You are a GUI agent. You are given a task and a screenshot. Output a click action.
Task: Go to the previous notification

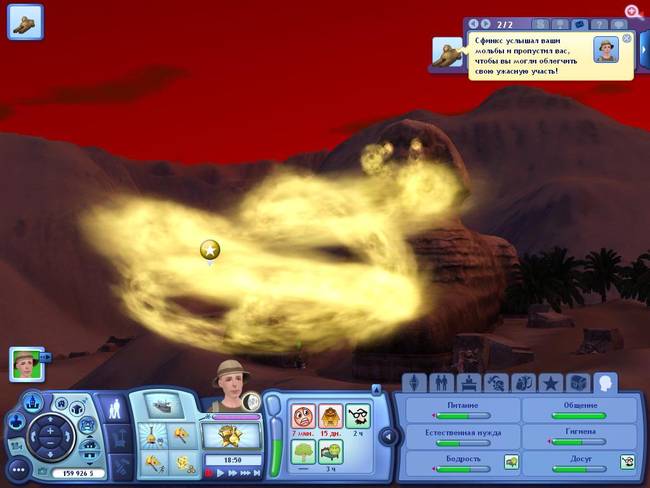pos(473,23)
